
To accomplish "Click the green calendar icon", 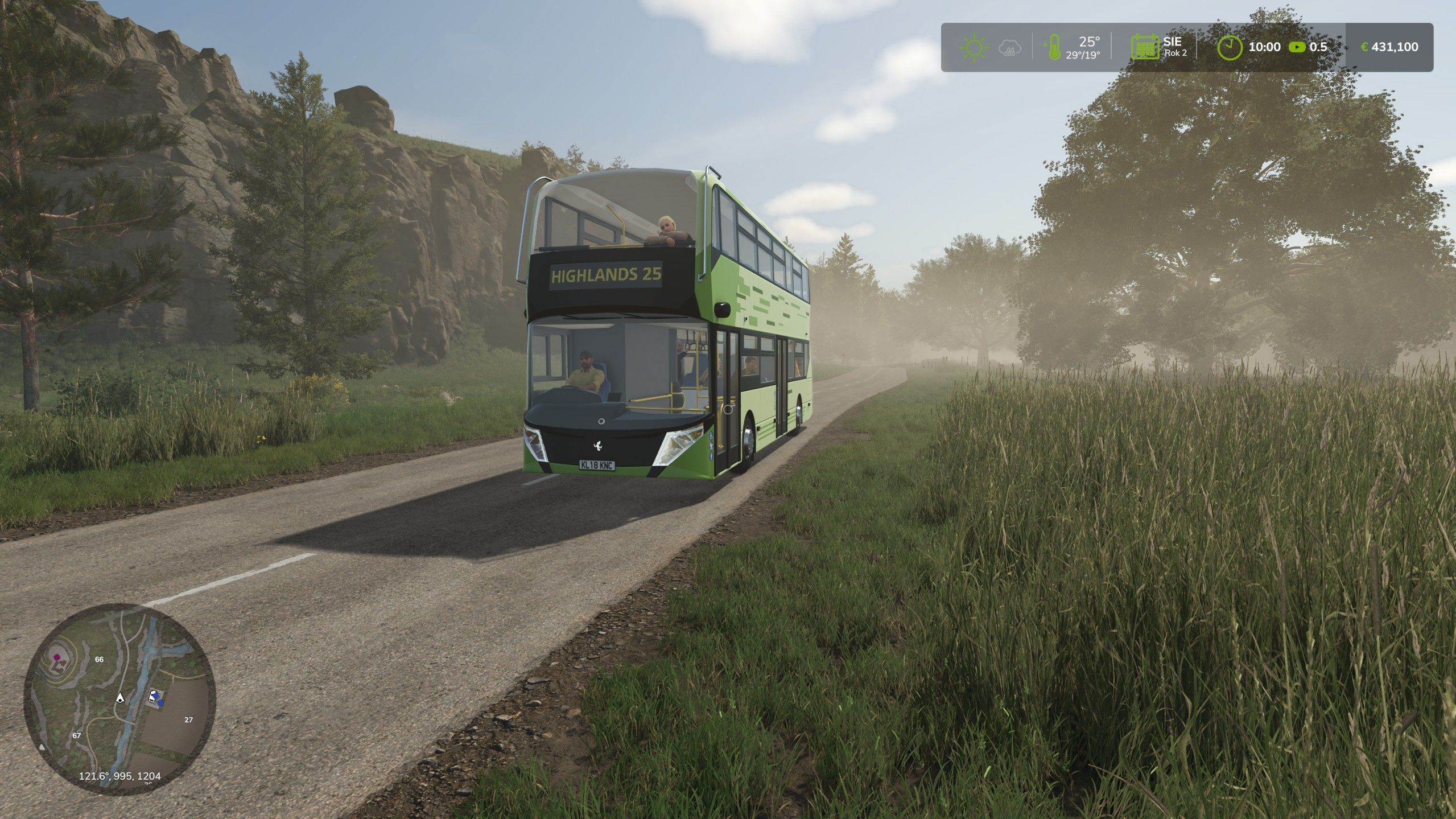I will [x=1145, y=47].
